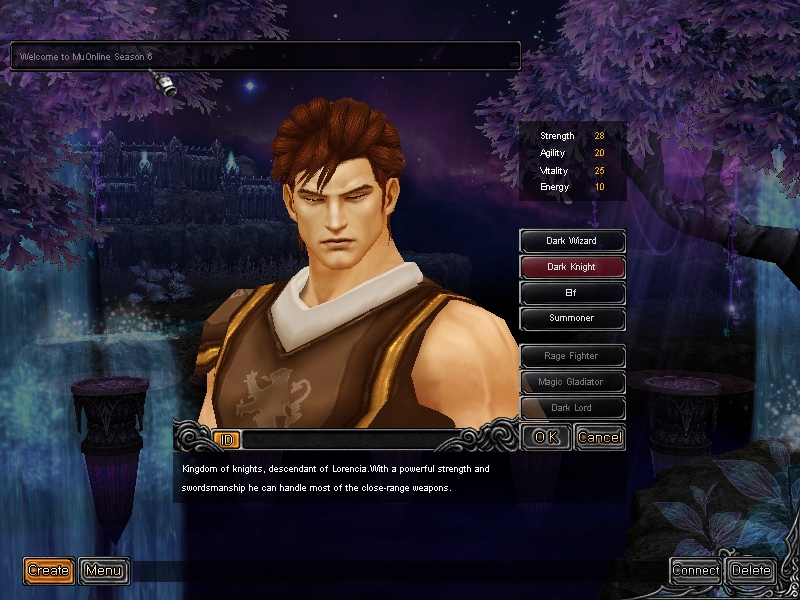Pick the Dark Lord class
Screen dimensions: 800x600
572,408
